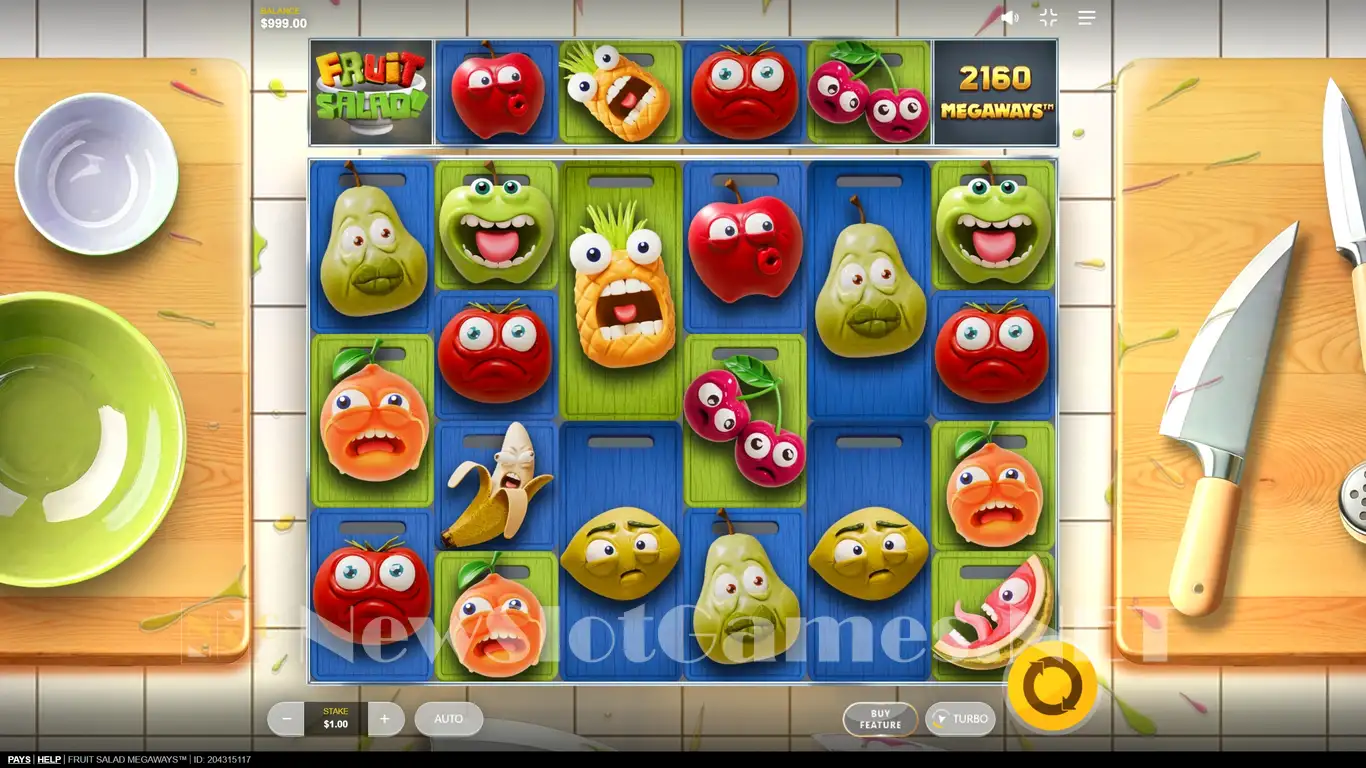
Task: Open the Buy Feature offer
Action: click(x=880, y=719)
